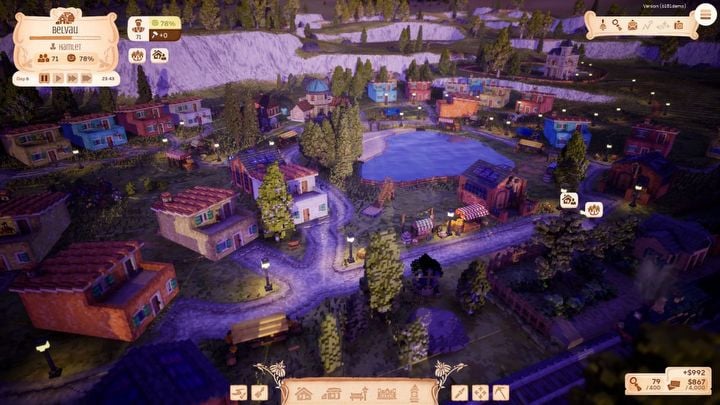The height and width of the screenshot is (405, 720).
Task: Pause the game simulation
Action: pos(44,78)
